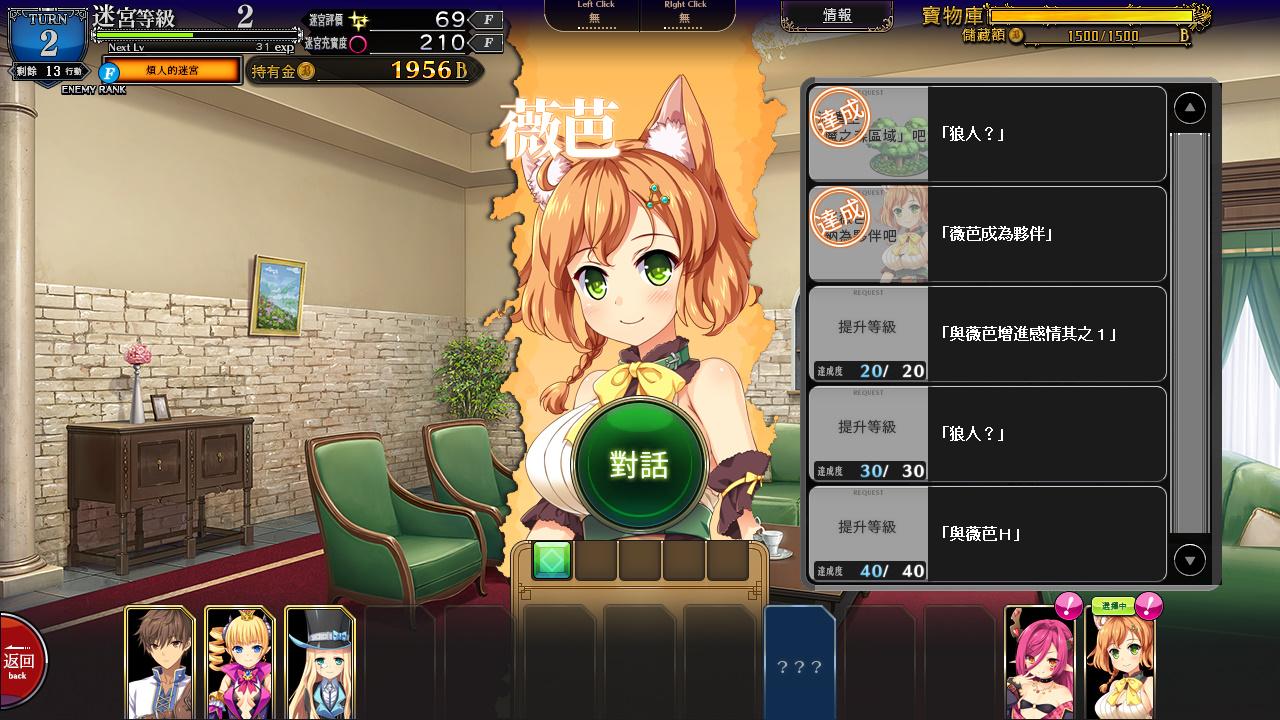The width and height of the screenshot is (1280, 720).
Task: Select the brown-haired man portrait
Action: (160, 662)
